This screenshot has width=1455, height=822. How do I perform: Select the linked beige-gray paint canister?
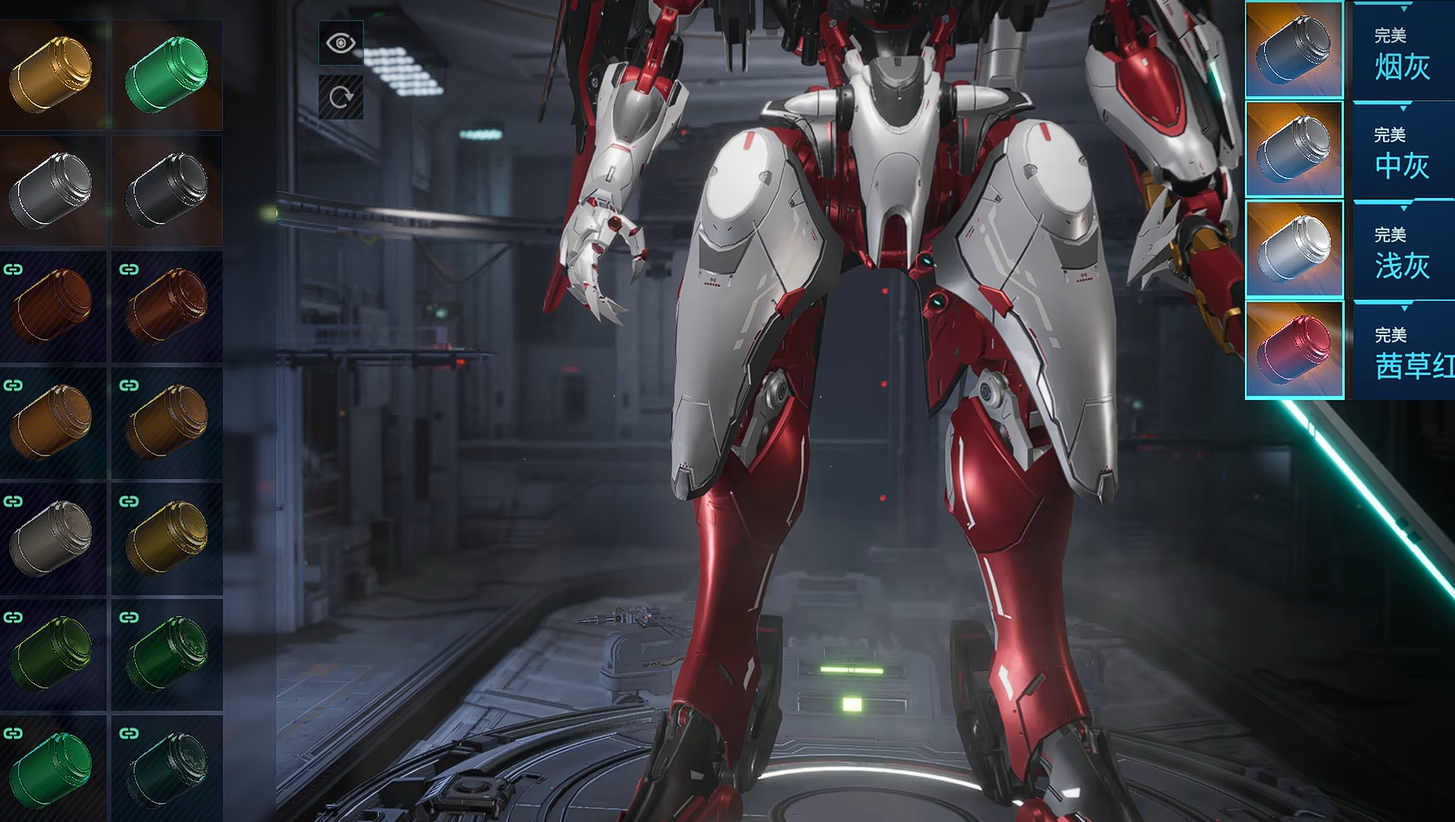[x=51, y=538]
